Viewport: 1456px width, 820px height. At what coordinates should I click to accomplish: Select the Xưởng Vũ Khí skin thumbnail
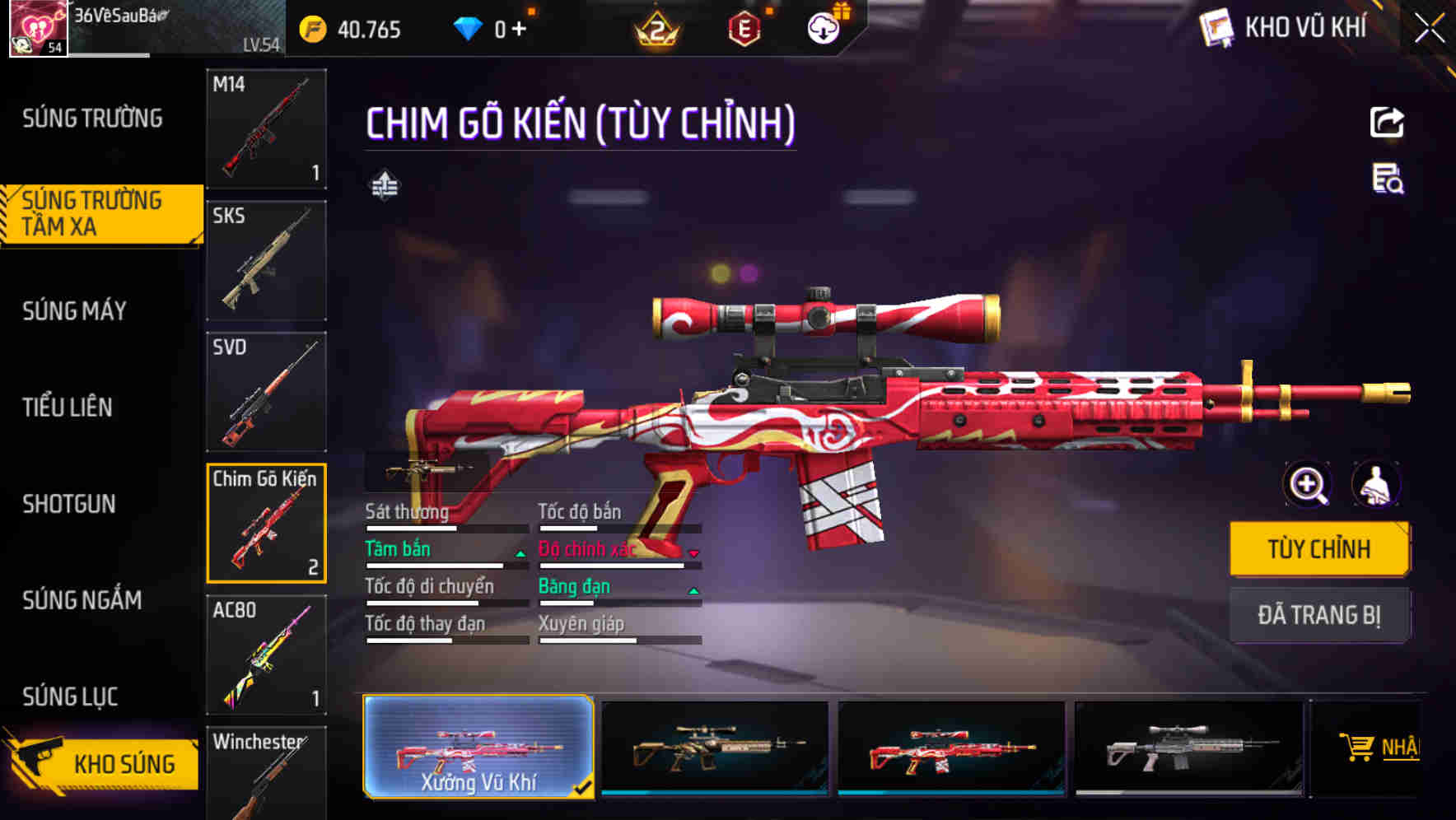[478, 748]
